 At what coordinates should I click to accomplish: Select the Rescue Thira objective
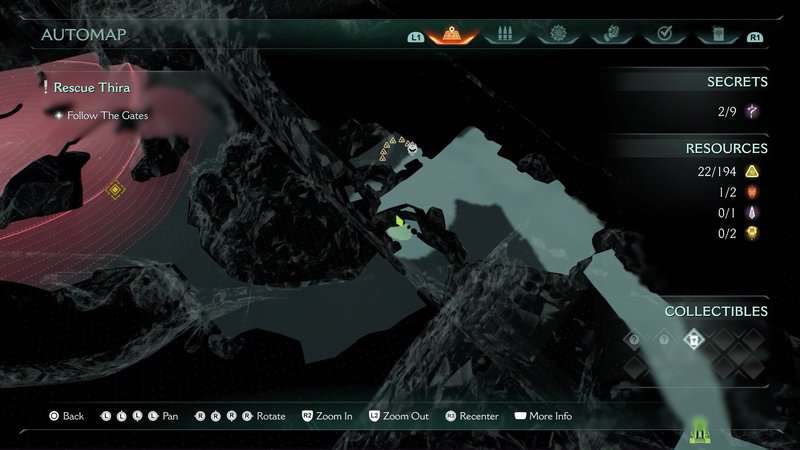(91, 88)
